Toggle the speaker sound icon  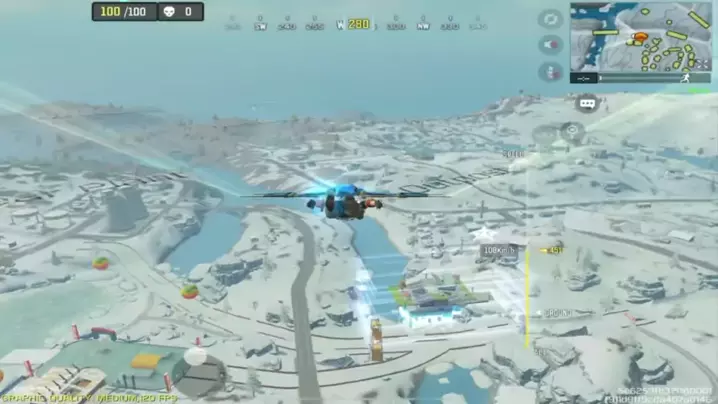coord(550,45)
